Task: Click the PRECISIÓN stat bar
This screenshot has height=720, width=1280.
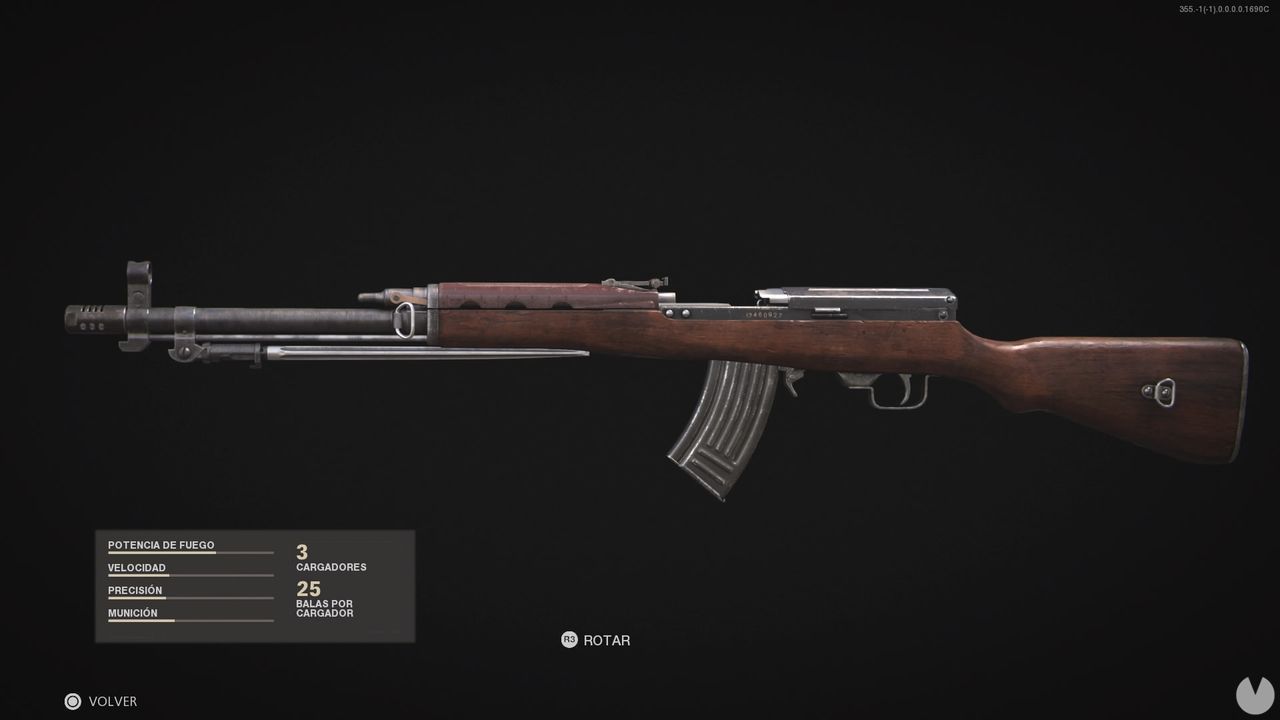Action: pos(190,598)
